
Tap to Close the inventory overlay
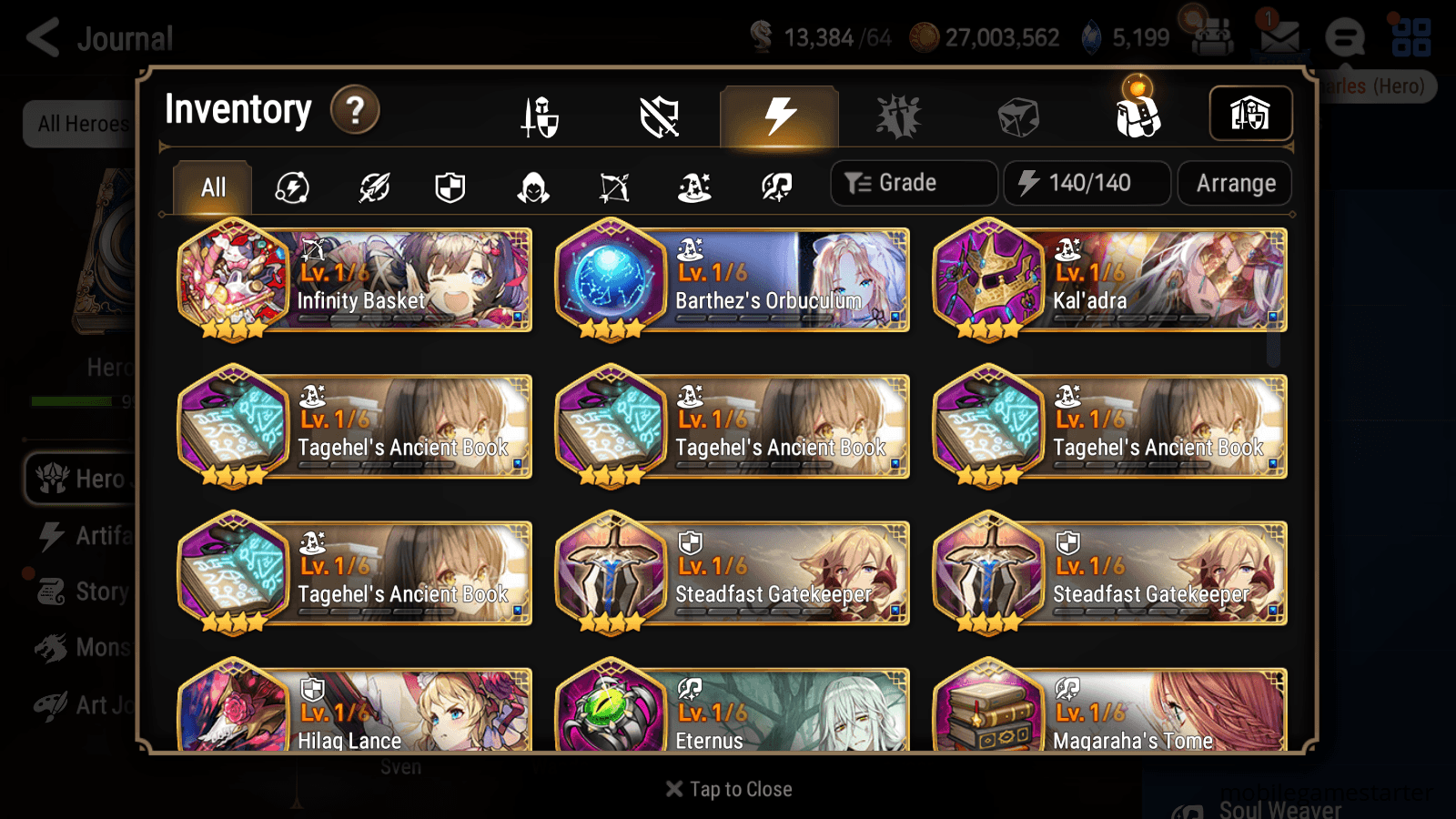727,788
